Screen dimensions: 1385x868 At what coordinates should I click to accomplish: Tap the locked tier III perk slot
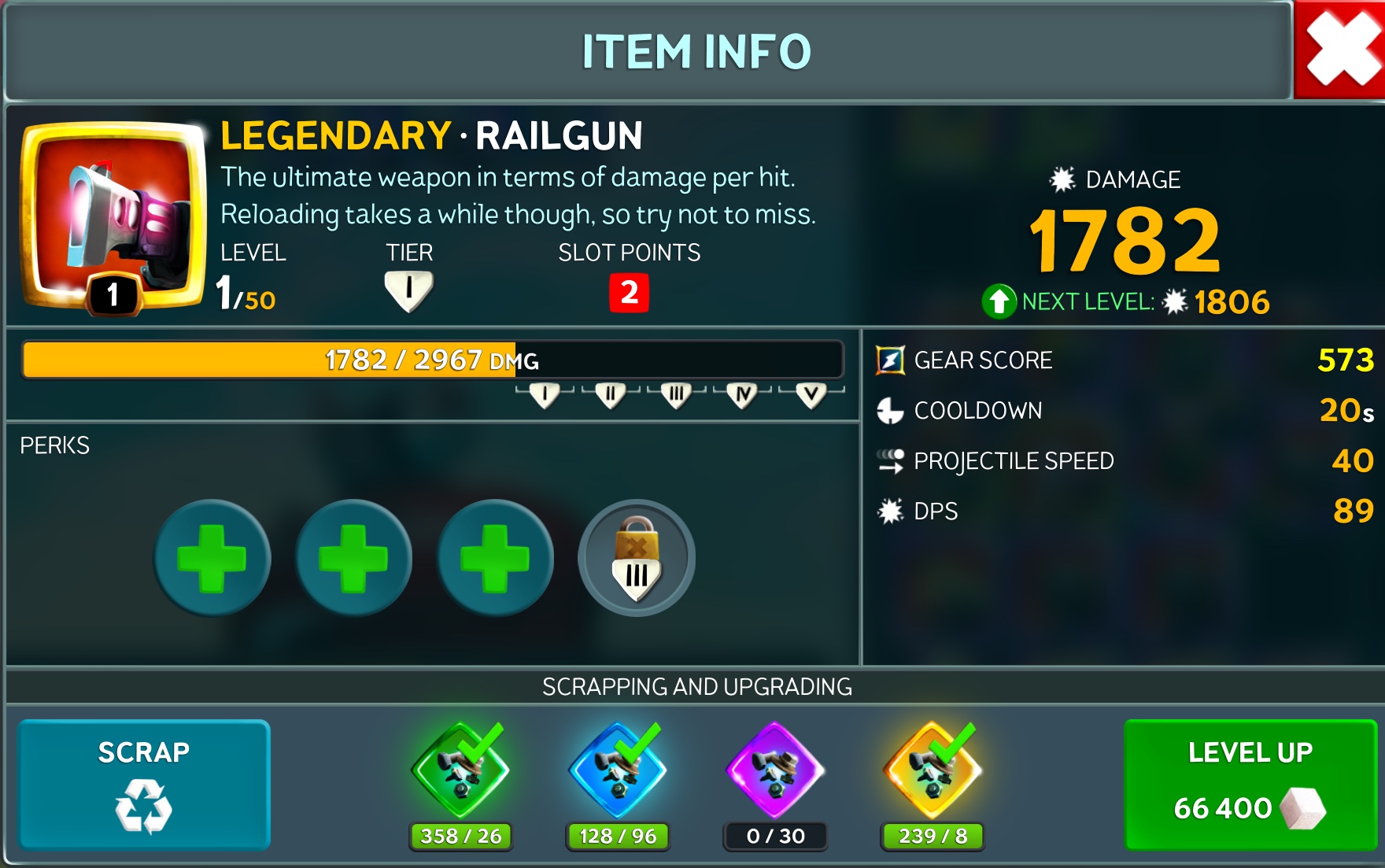click(637, 558)
